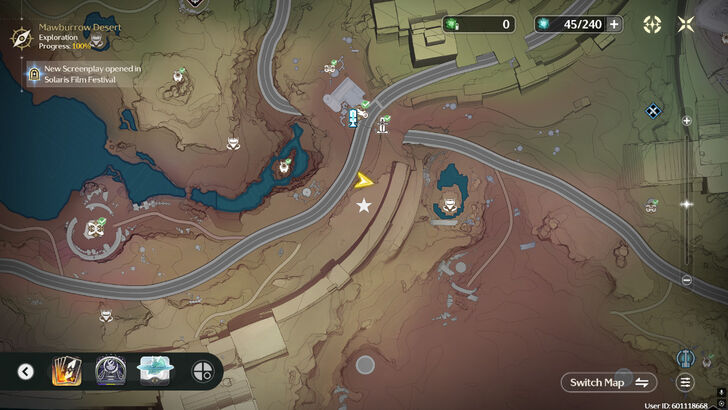Viewport: 728px width, 410px height.
Task: Add waveplates with the plus button
Action: coord(614,24)
